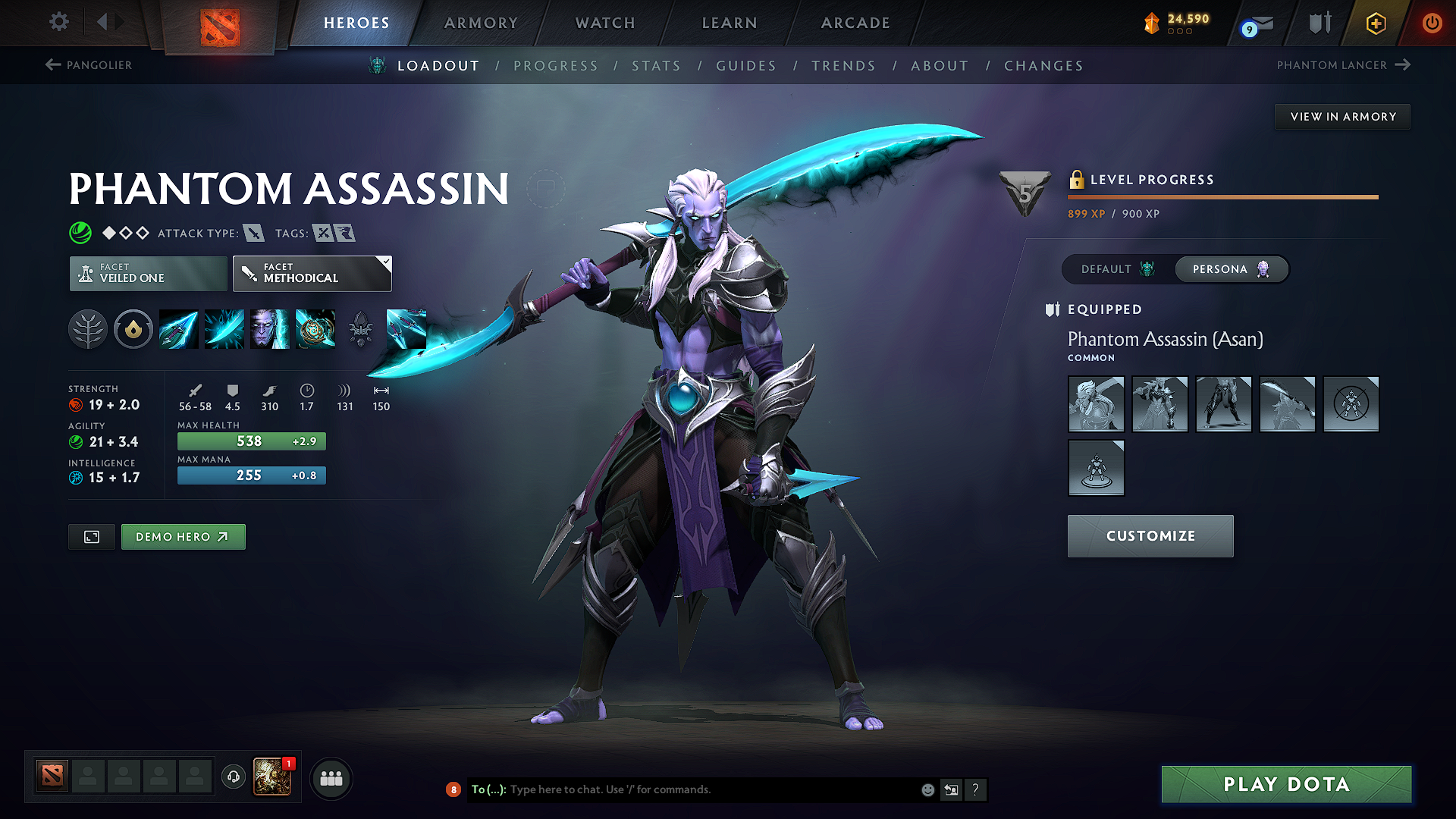Show the hero Stats page
This screenshot has width=1456, height=819.
656,66
